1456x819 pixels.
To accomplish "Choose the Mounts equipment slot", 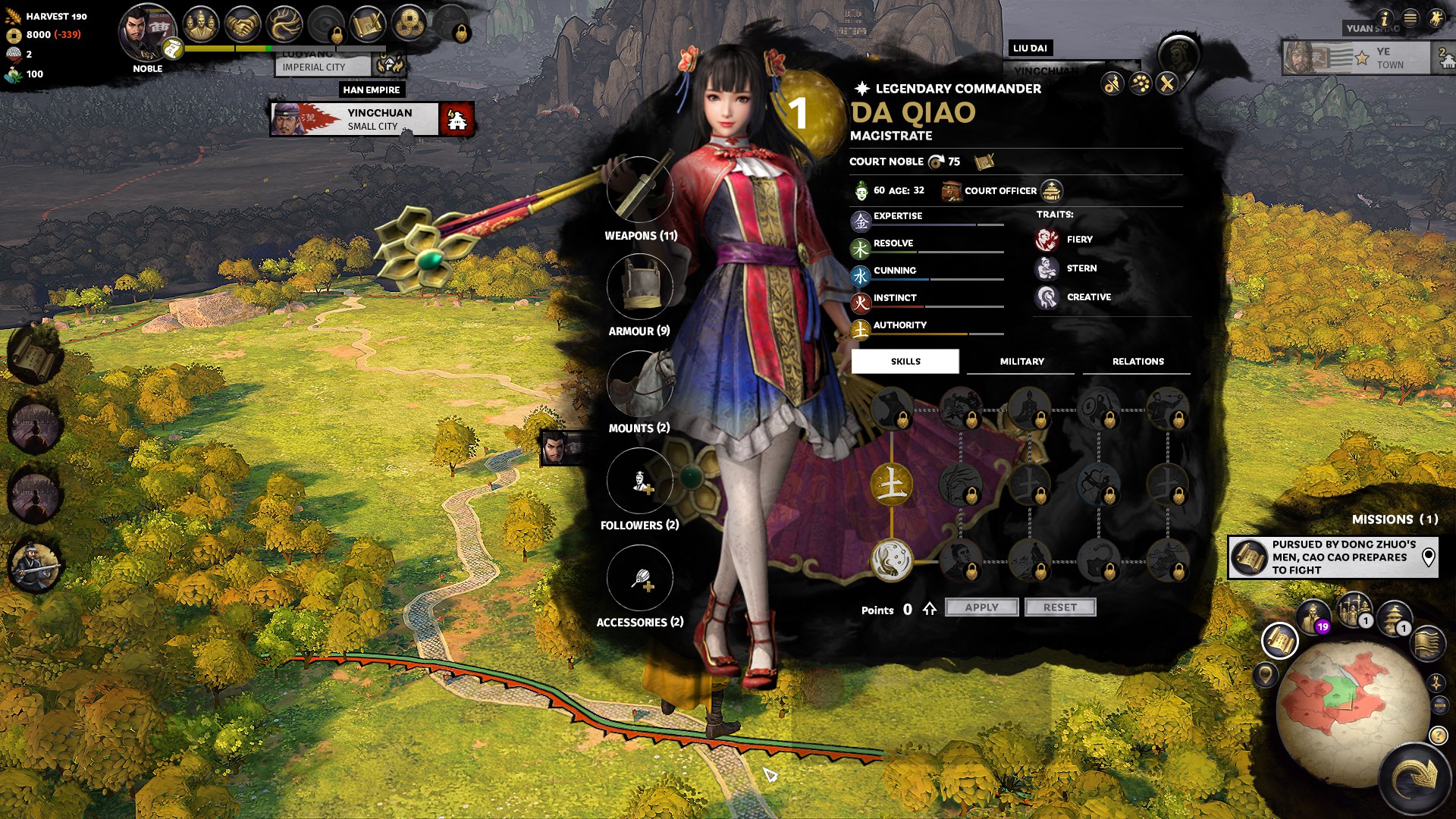I will (639, 383).
